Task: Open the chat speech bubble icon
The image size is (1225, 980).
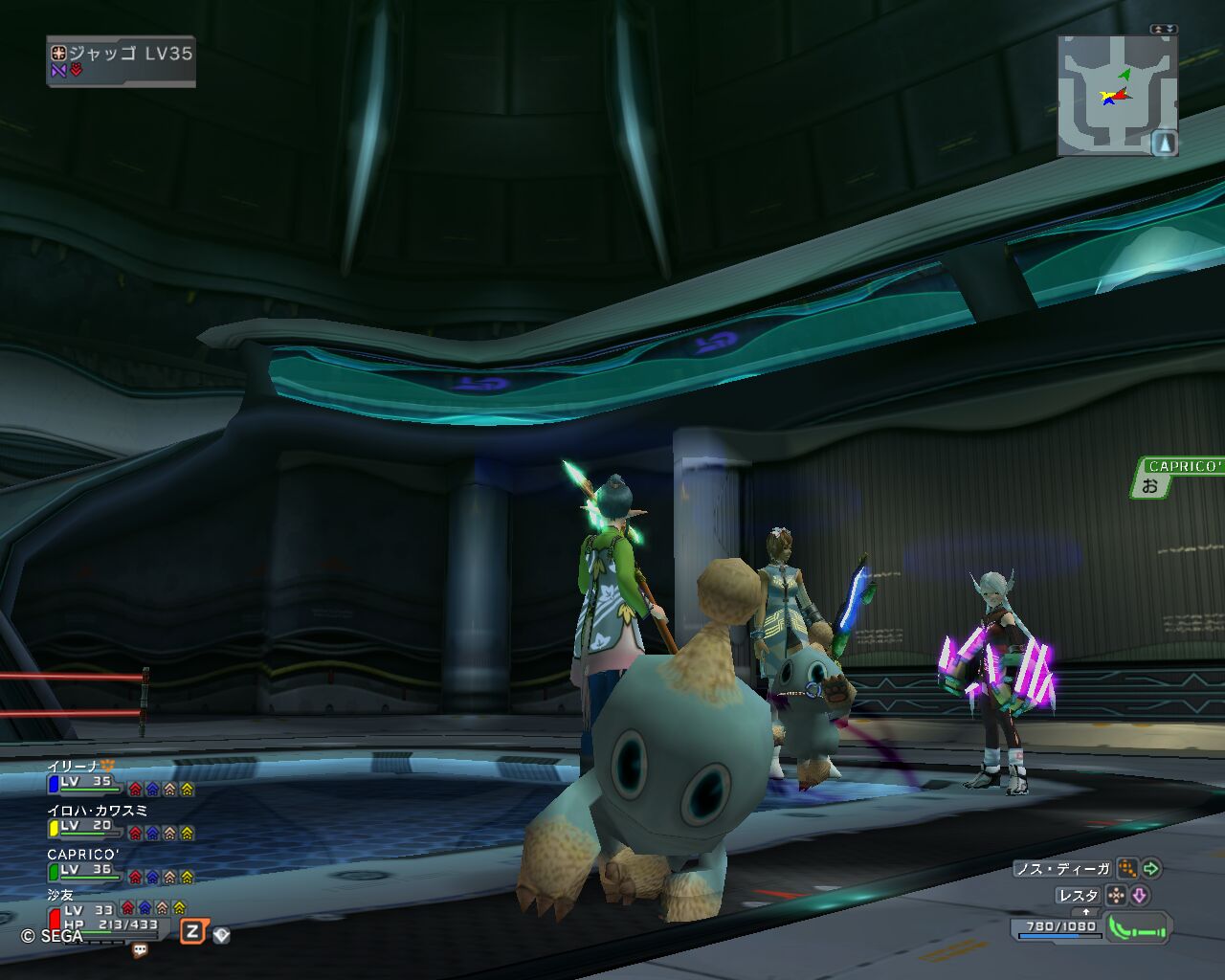Action: tap(140, 950)
